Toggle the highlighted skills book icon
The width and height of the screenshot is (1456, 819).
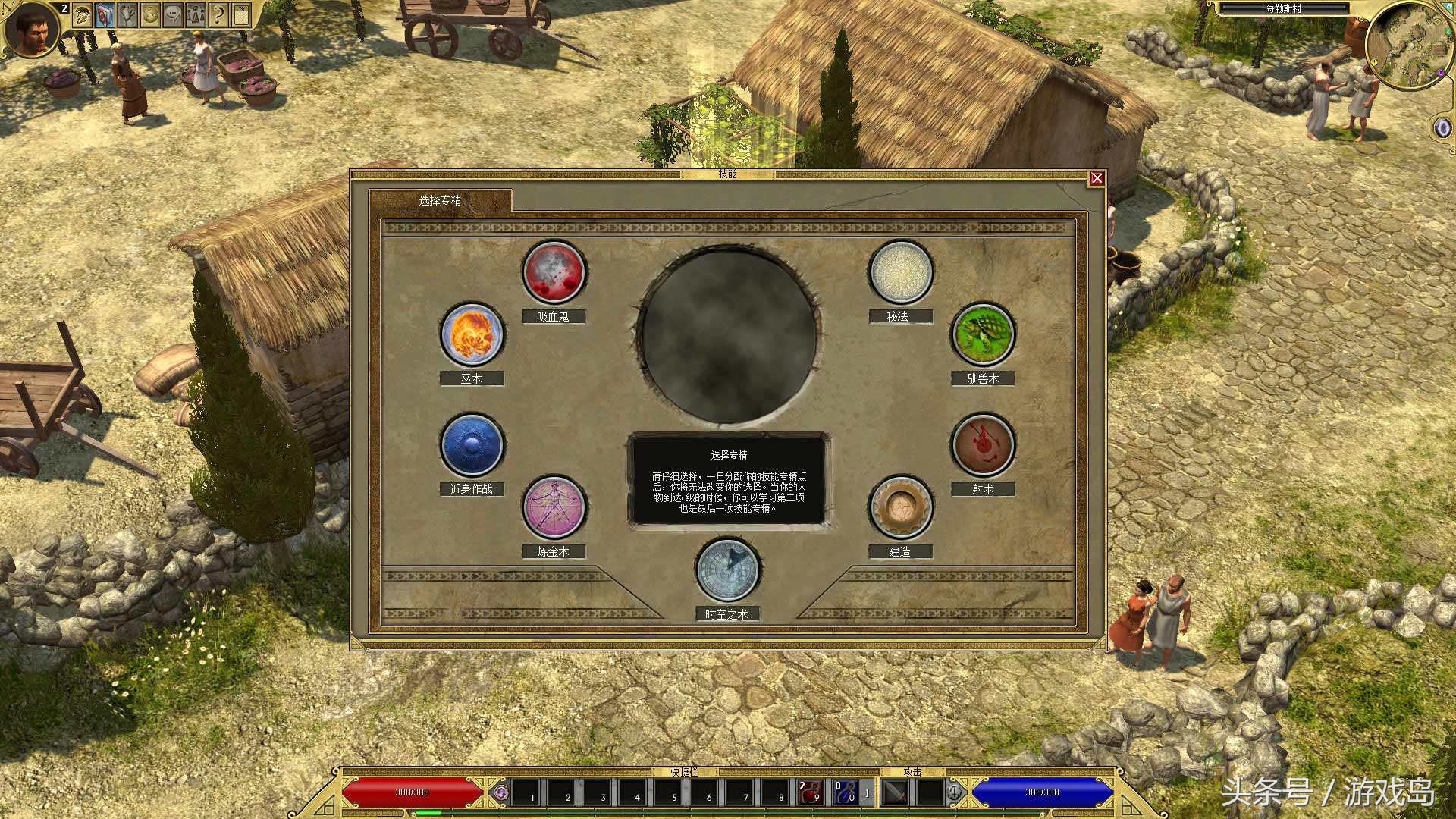[105, 15]
